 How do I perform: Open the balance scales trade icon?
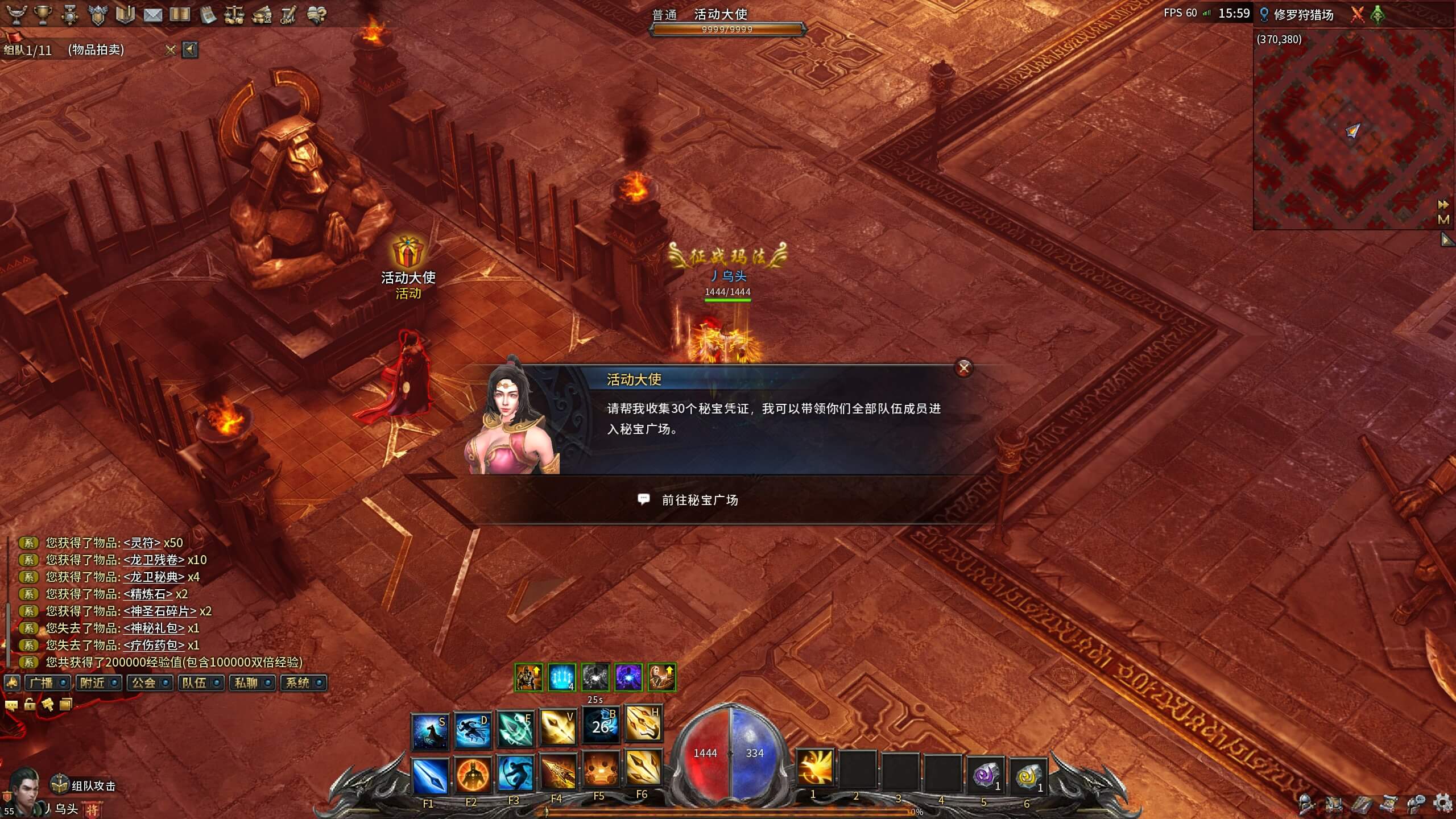234,15
